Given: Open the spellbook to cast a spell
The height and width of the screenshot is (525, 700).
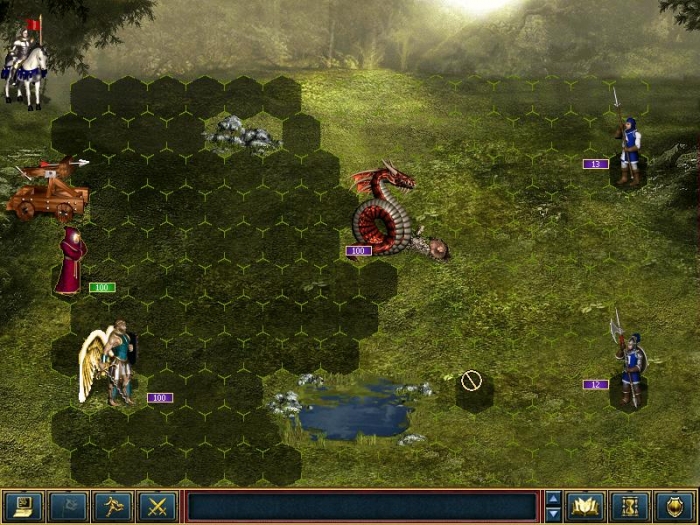Looking at the screenshot, I should pos(584,506).
